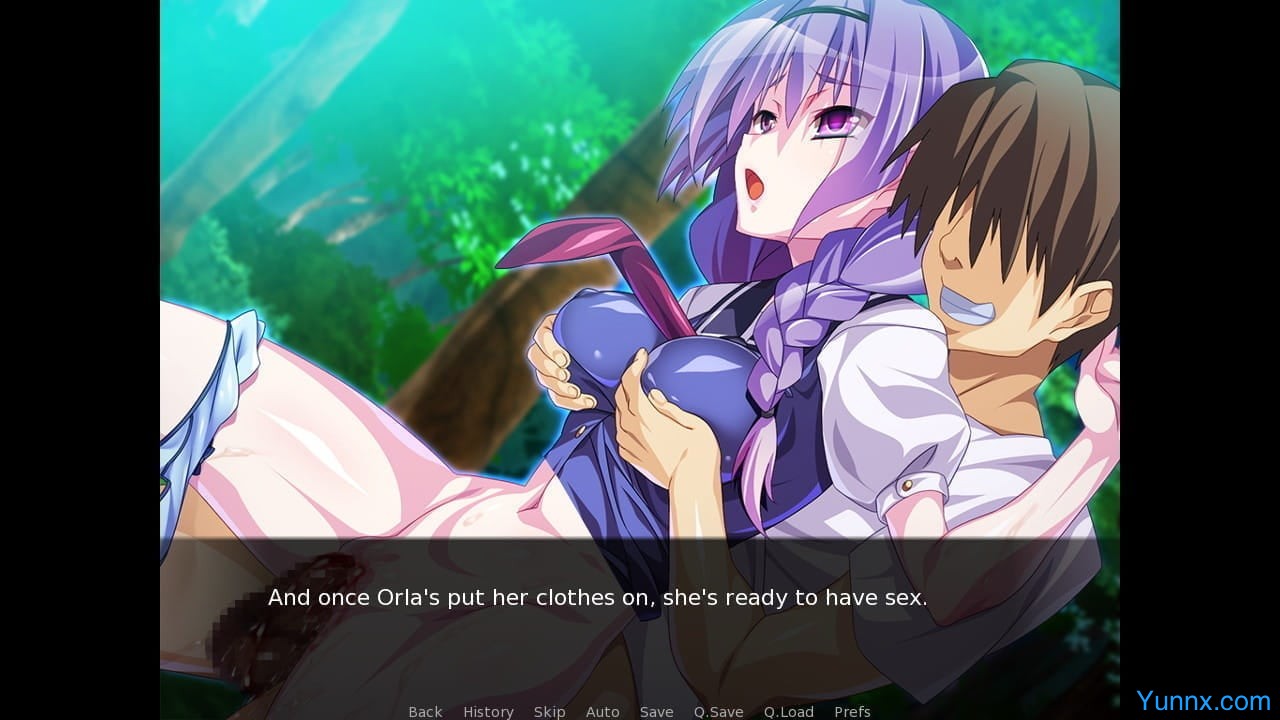This screenshot has height=720, width=1280.
Task: Activate Skip mode
Action: pos(549,711)
